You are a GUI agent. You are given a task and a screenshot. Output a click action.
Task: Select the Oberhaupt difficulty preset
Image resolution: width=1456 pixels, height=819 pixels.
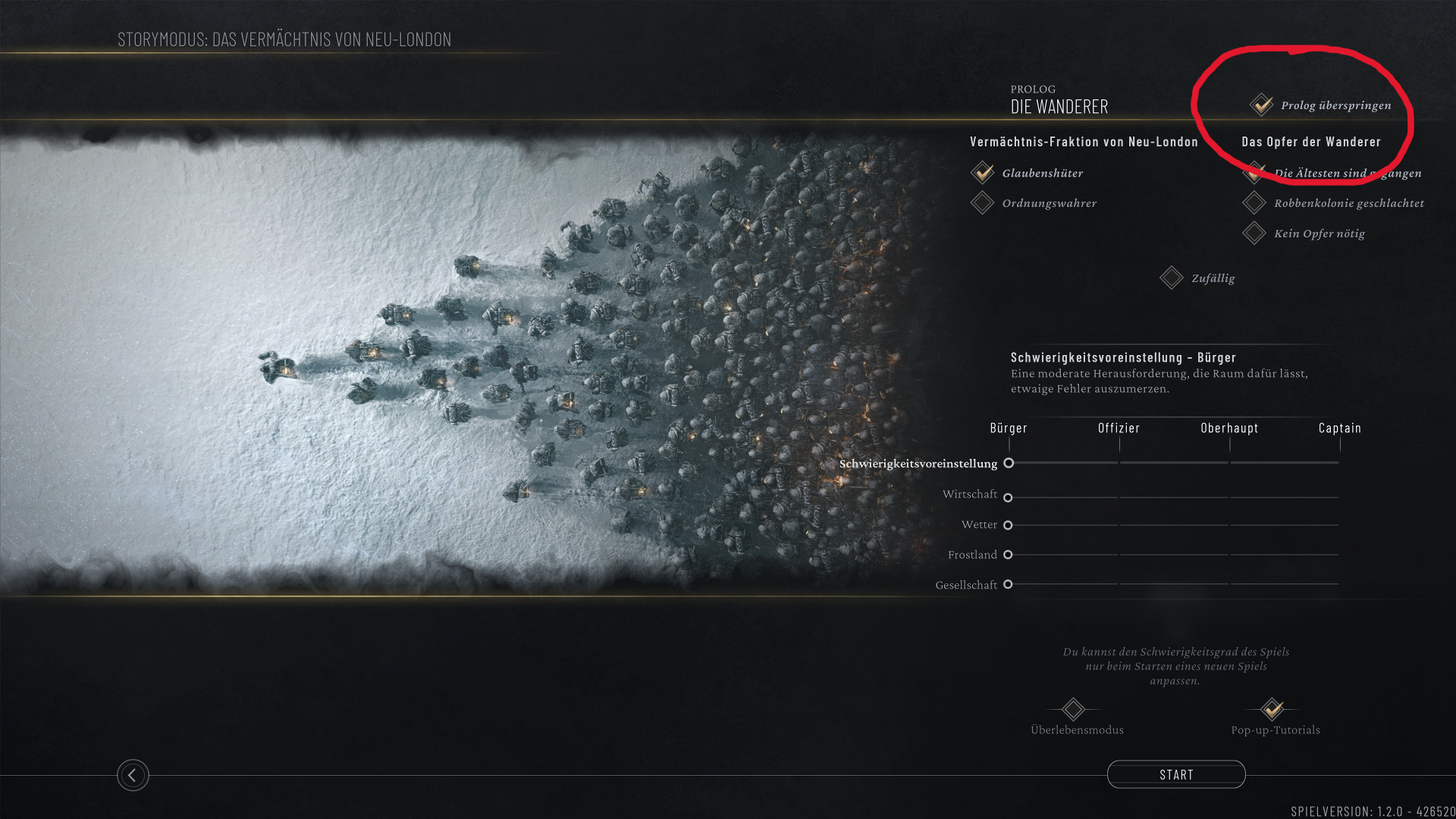tap(1228, 428)
